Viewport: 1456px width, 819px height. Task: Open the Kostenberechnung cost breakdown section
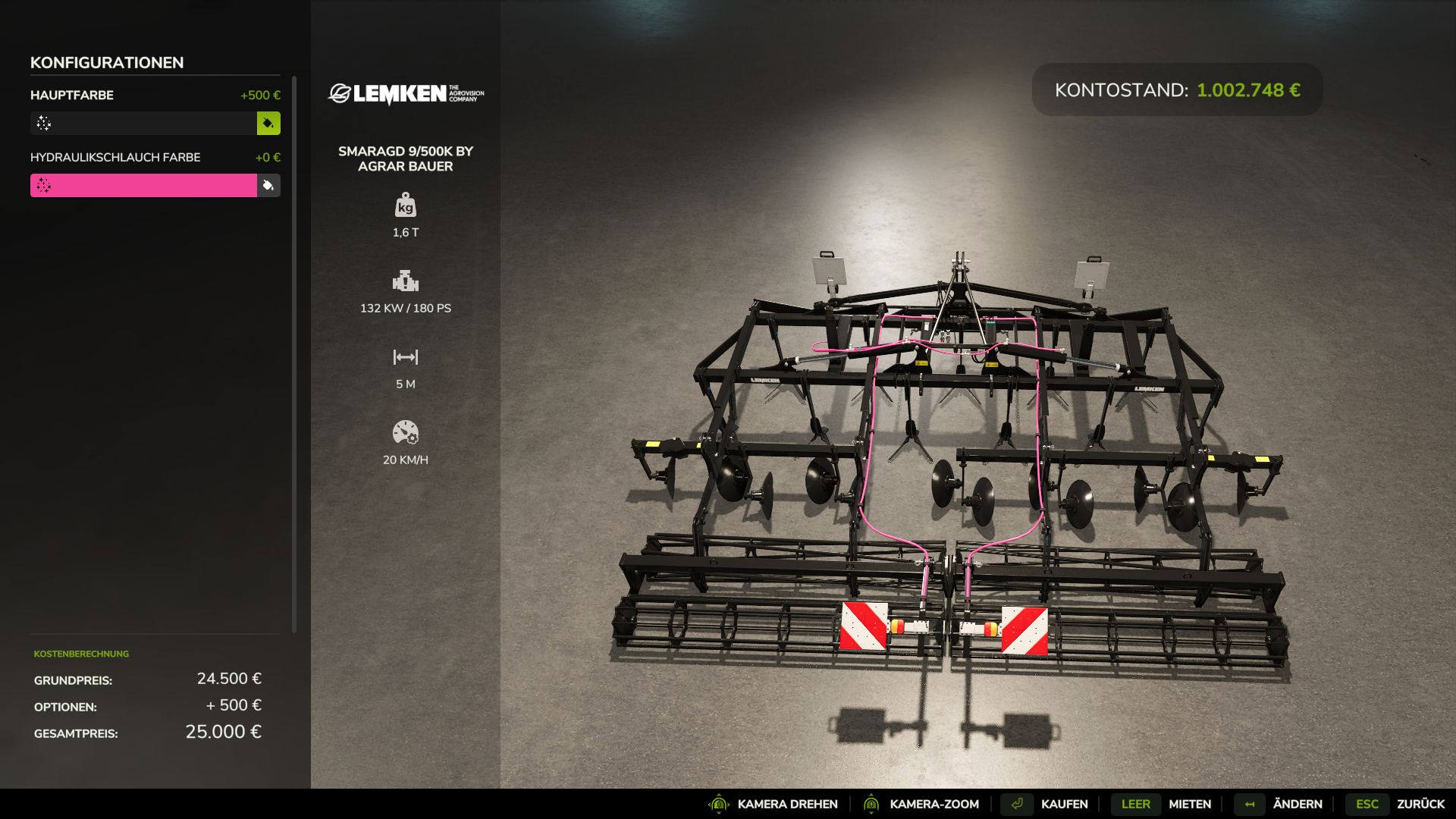tap(80, 653)
